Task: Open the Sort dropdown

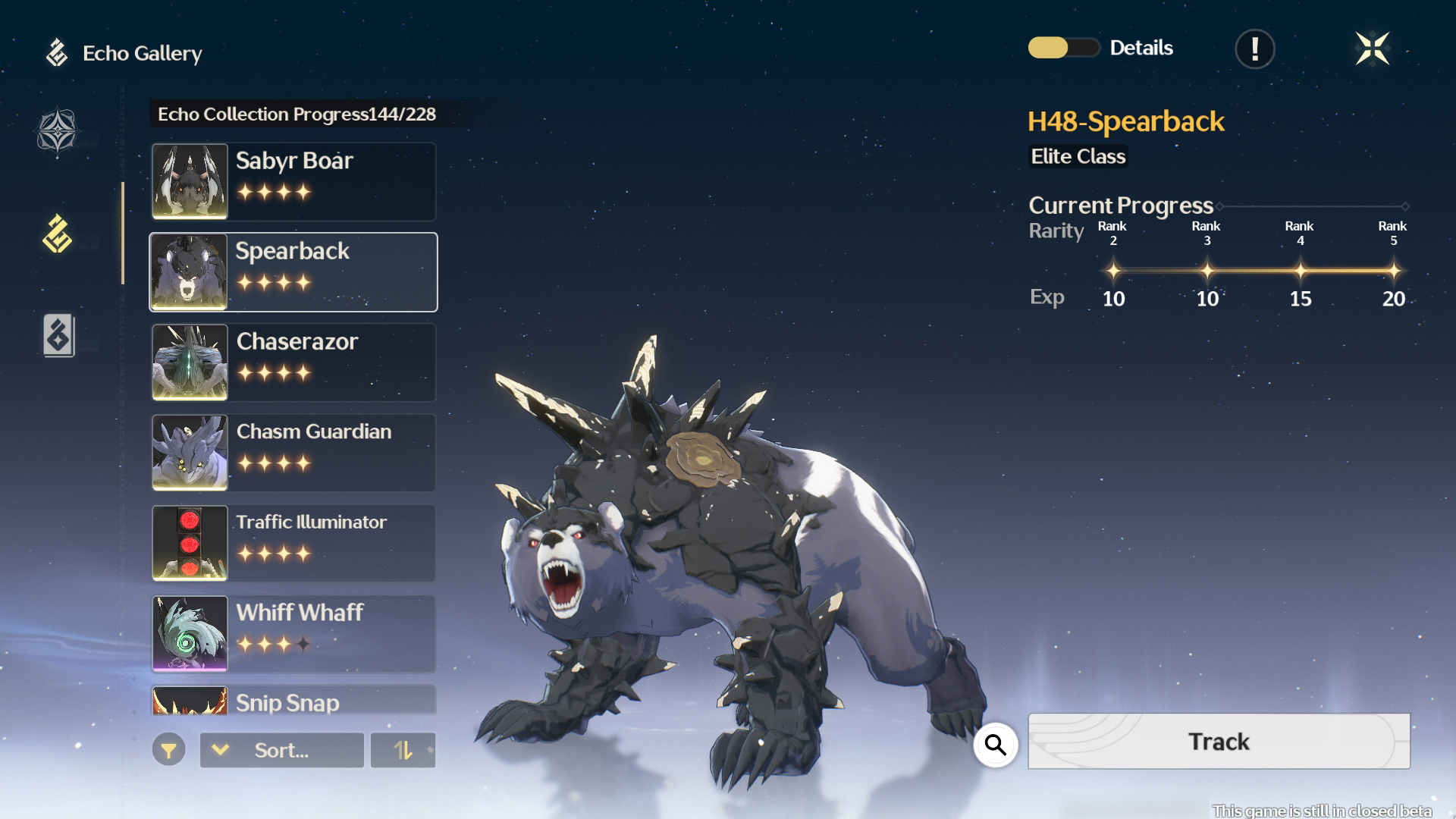Action: click(281, 750)
